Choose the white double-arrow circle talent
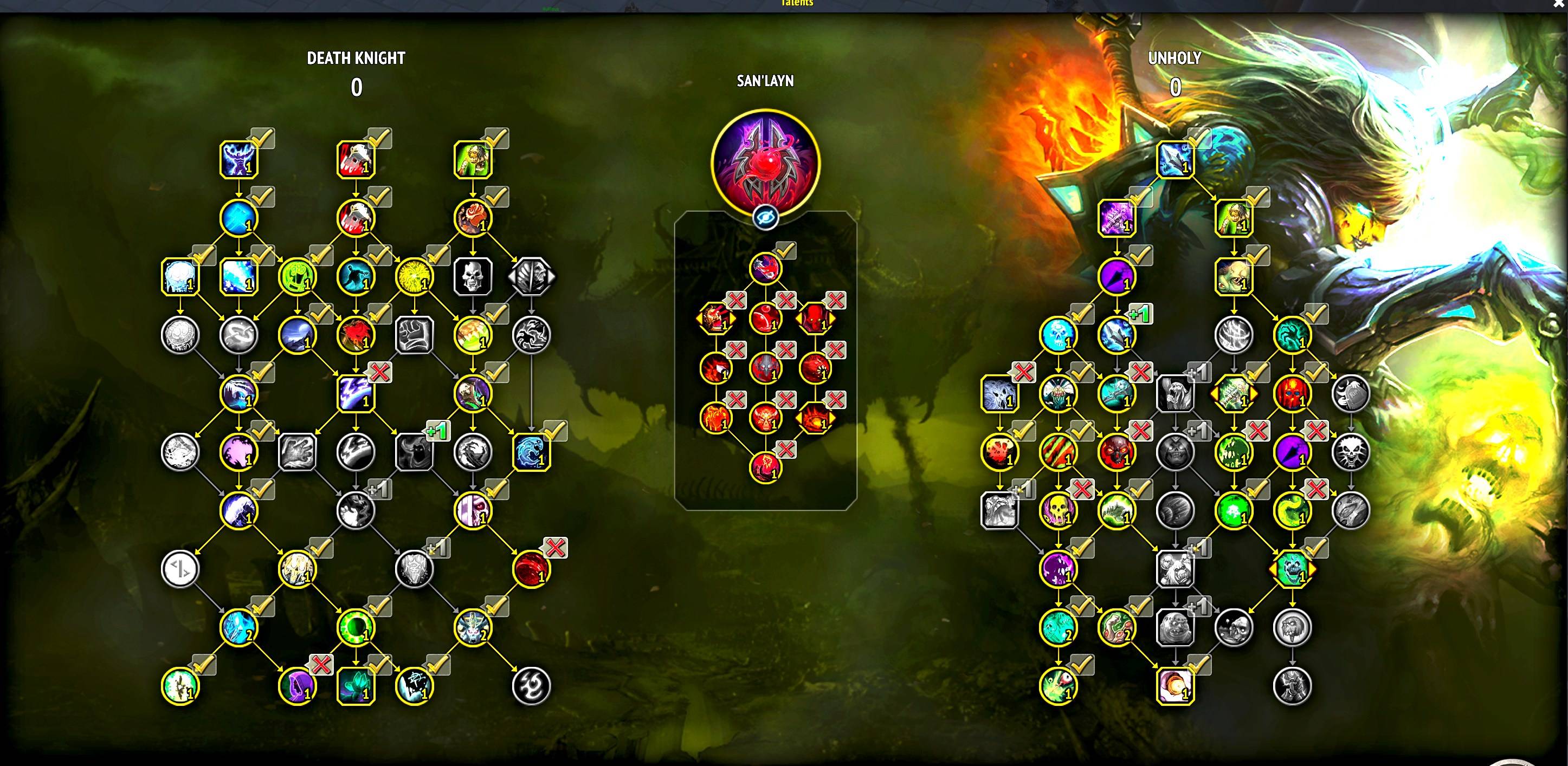The height and width of the screenshot is (766, 1568). click(180, 569)
